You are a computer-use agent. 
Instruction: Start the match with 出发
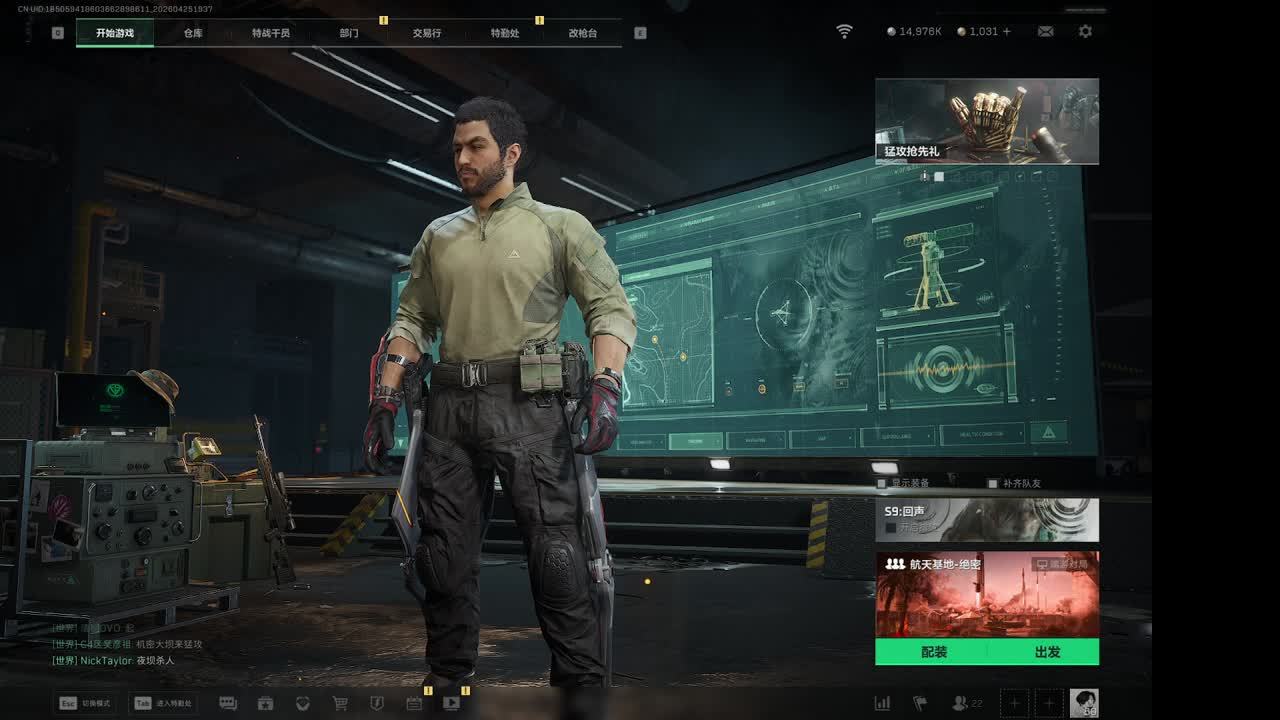click(x=1047, y=652)
